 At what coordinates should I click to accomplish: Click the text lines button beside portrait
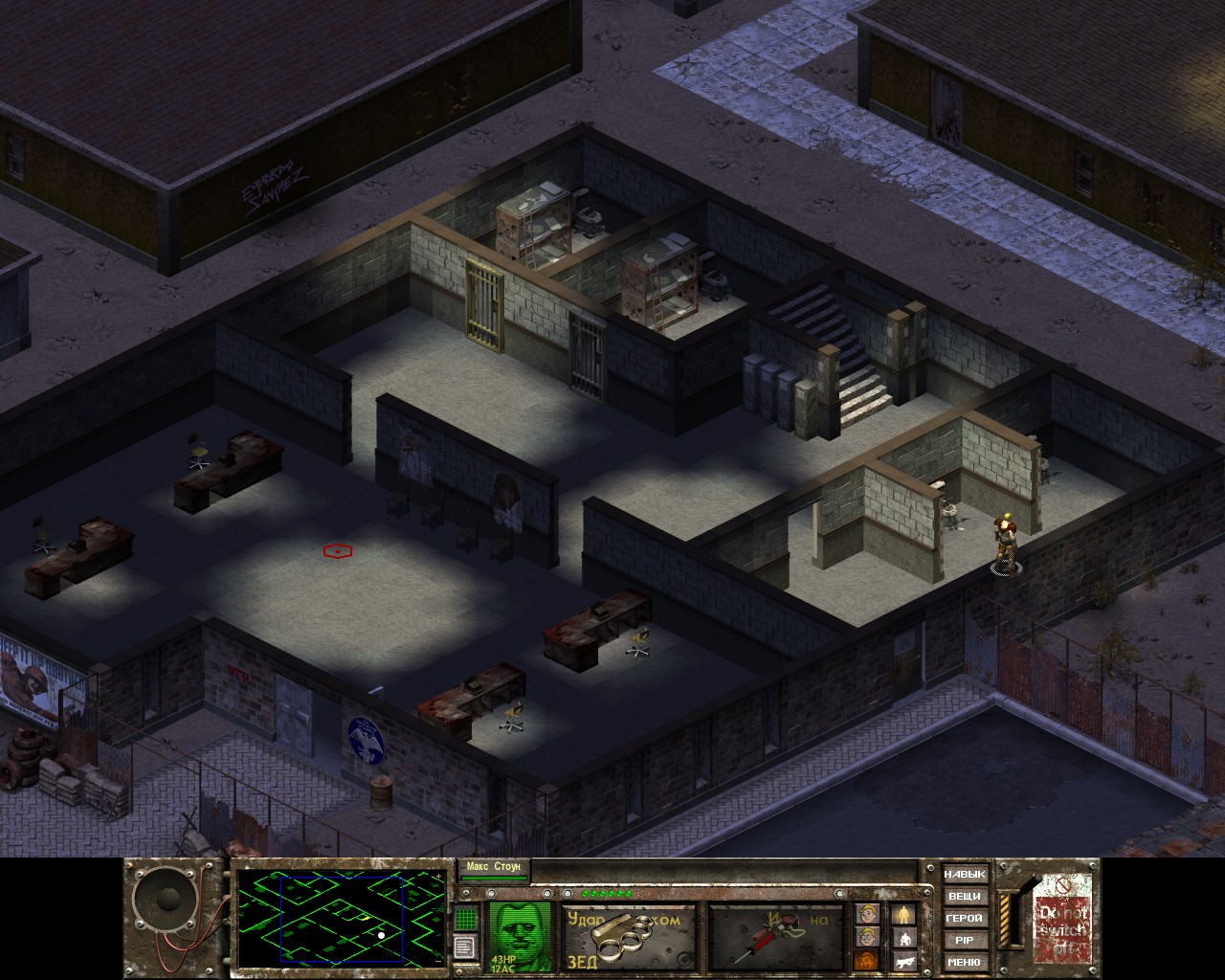(x=466, y=947)
